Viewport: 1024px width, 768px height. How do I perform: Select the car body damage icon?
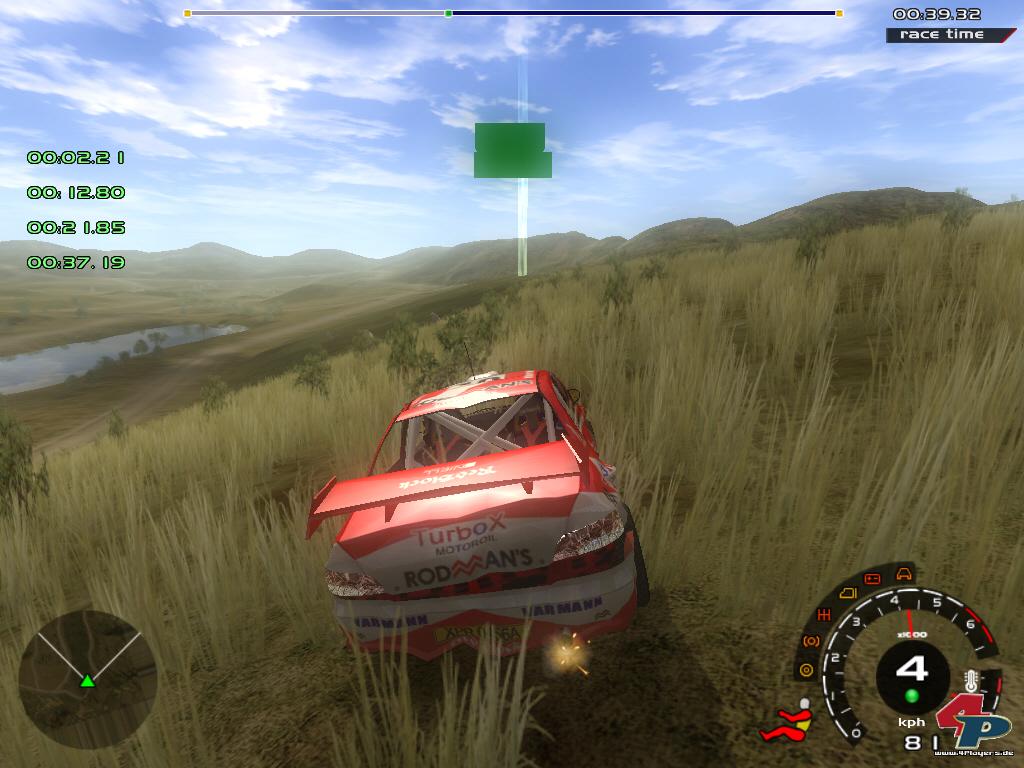coord(904,574)
